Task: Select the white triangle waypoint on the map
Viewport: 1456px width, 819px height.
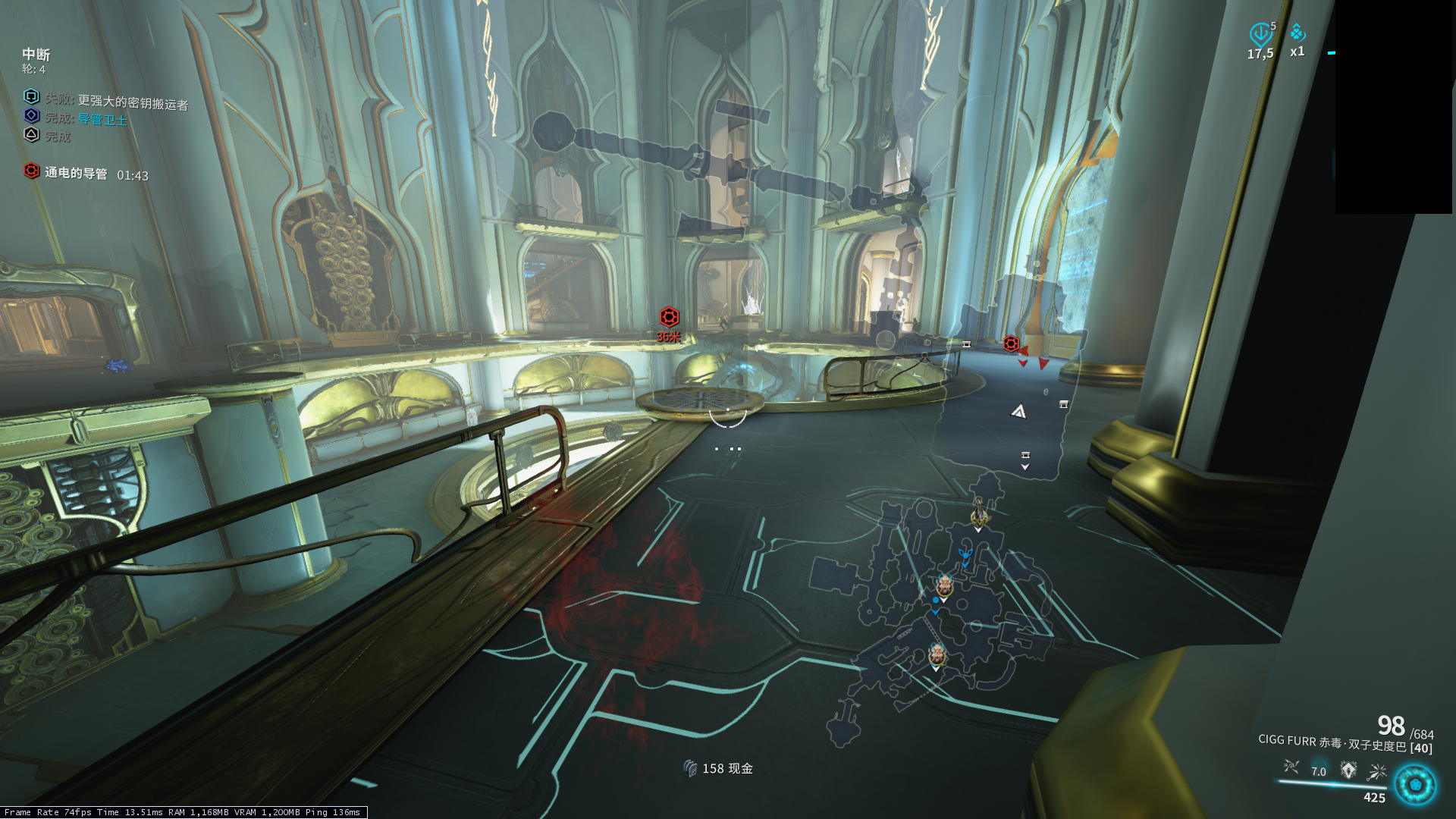Action: coord(1018,412)
